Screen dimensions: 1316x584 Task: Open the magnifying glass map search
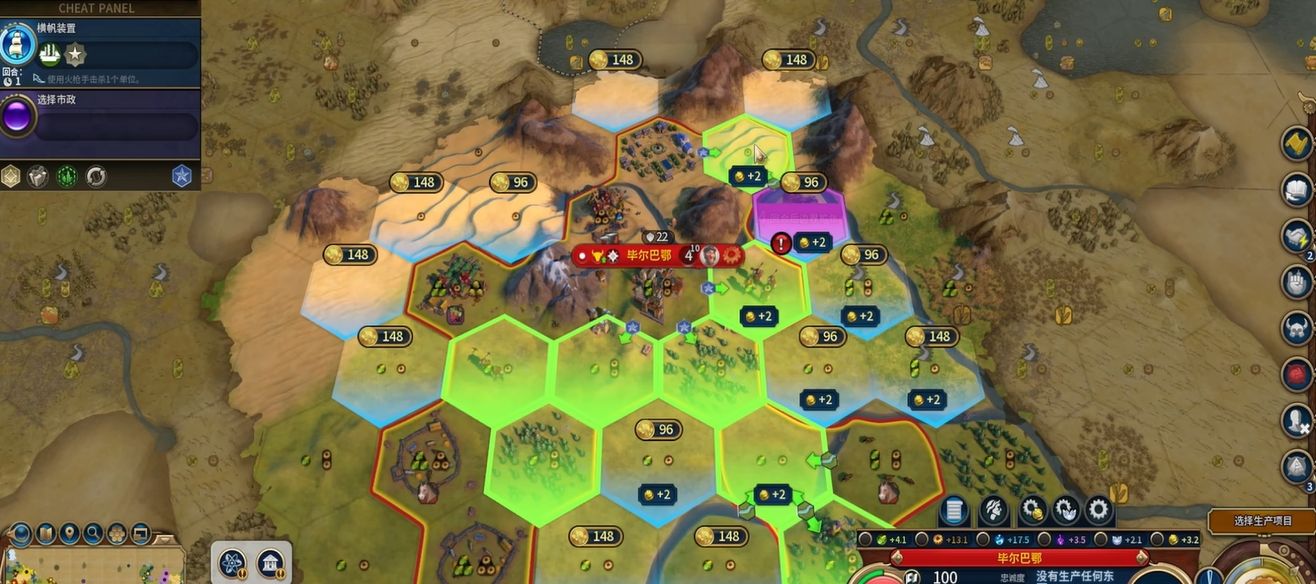click(x=93, y=533)
